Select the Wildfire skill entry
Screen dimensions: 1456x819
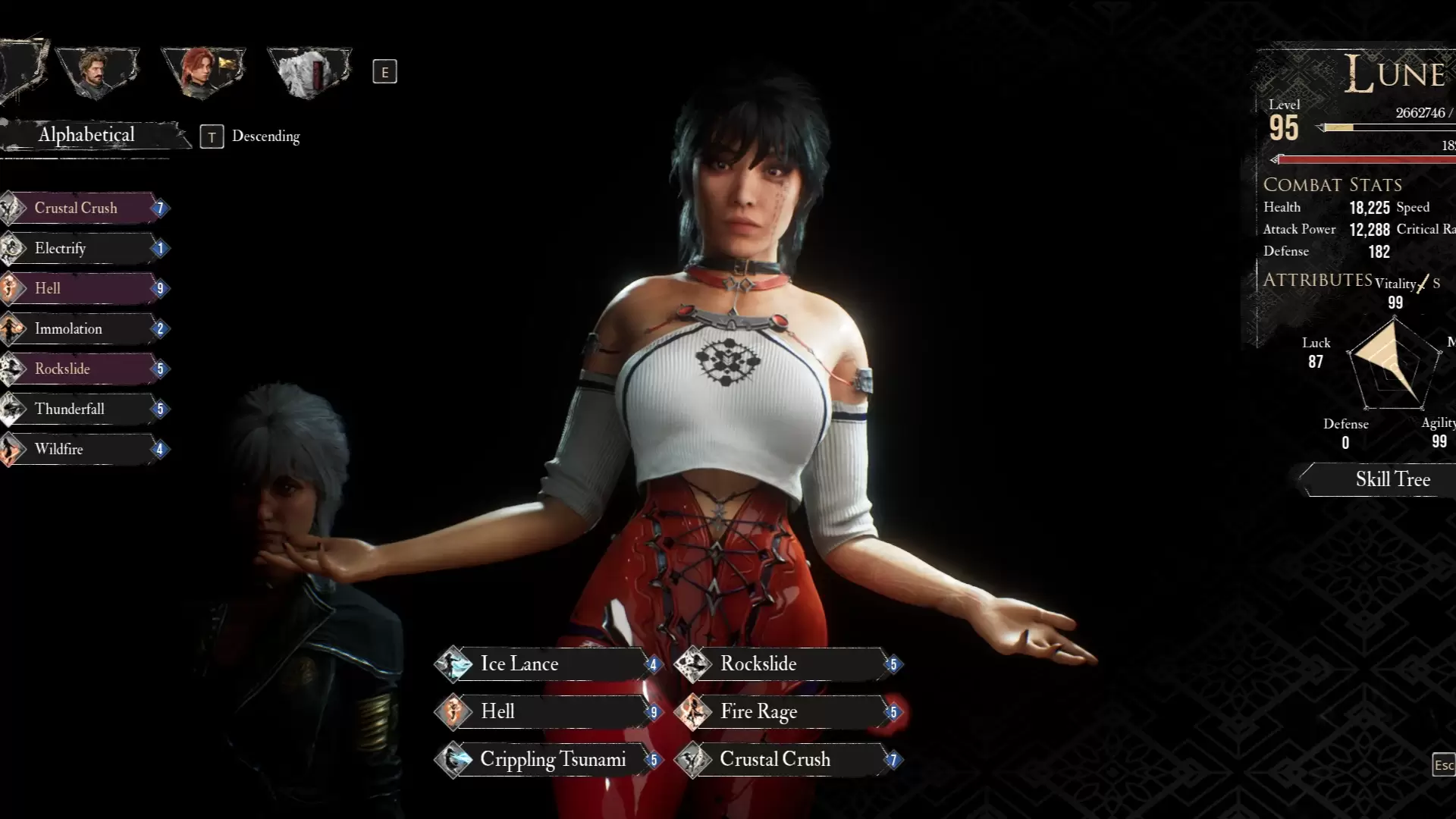[83, 449]
